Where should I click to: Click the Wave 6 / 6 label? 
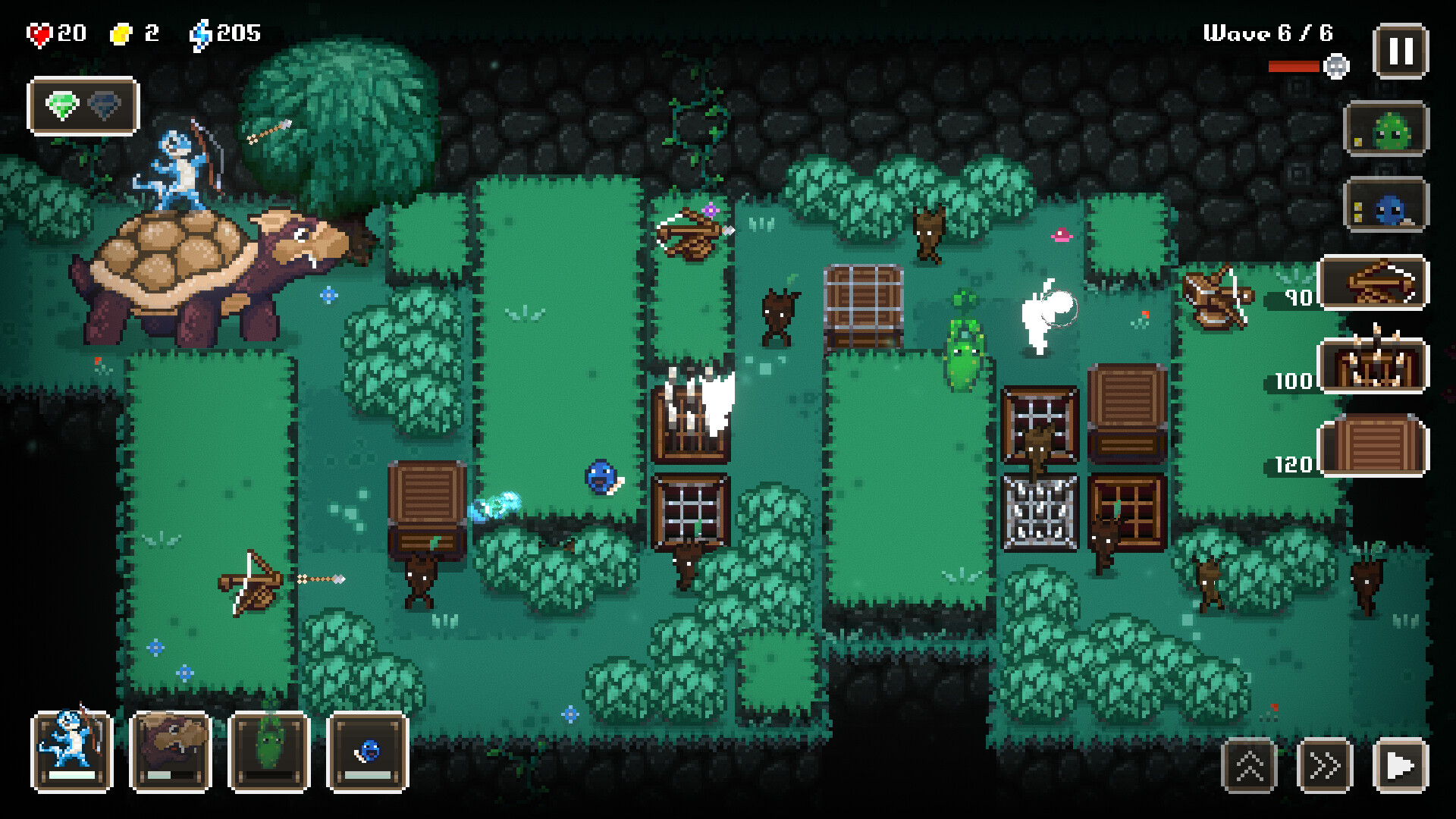click(x=1269, y=33)
